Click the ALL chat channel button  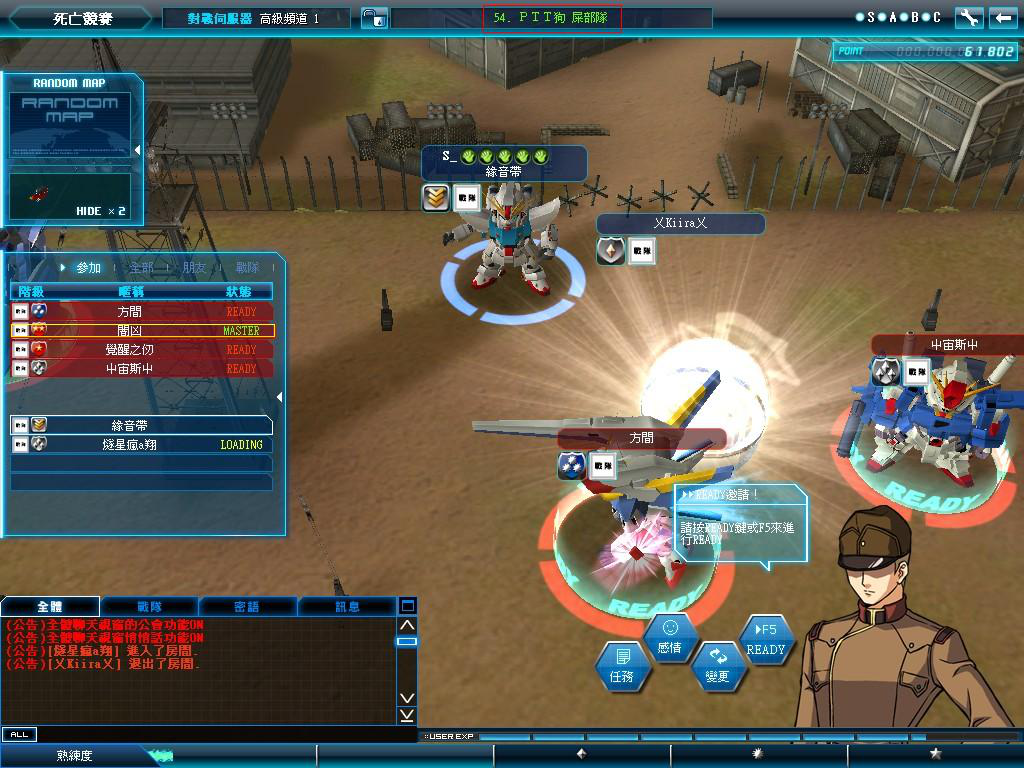(x=19, y=735)
